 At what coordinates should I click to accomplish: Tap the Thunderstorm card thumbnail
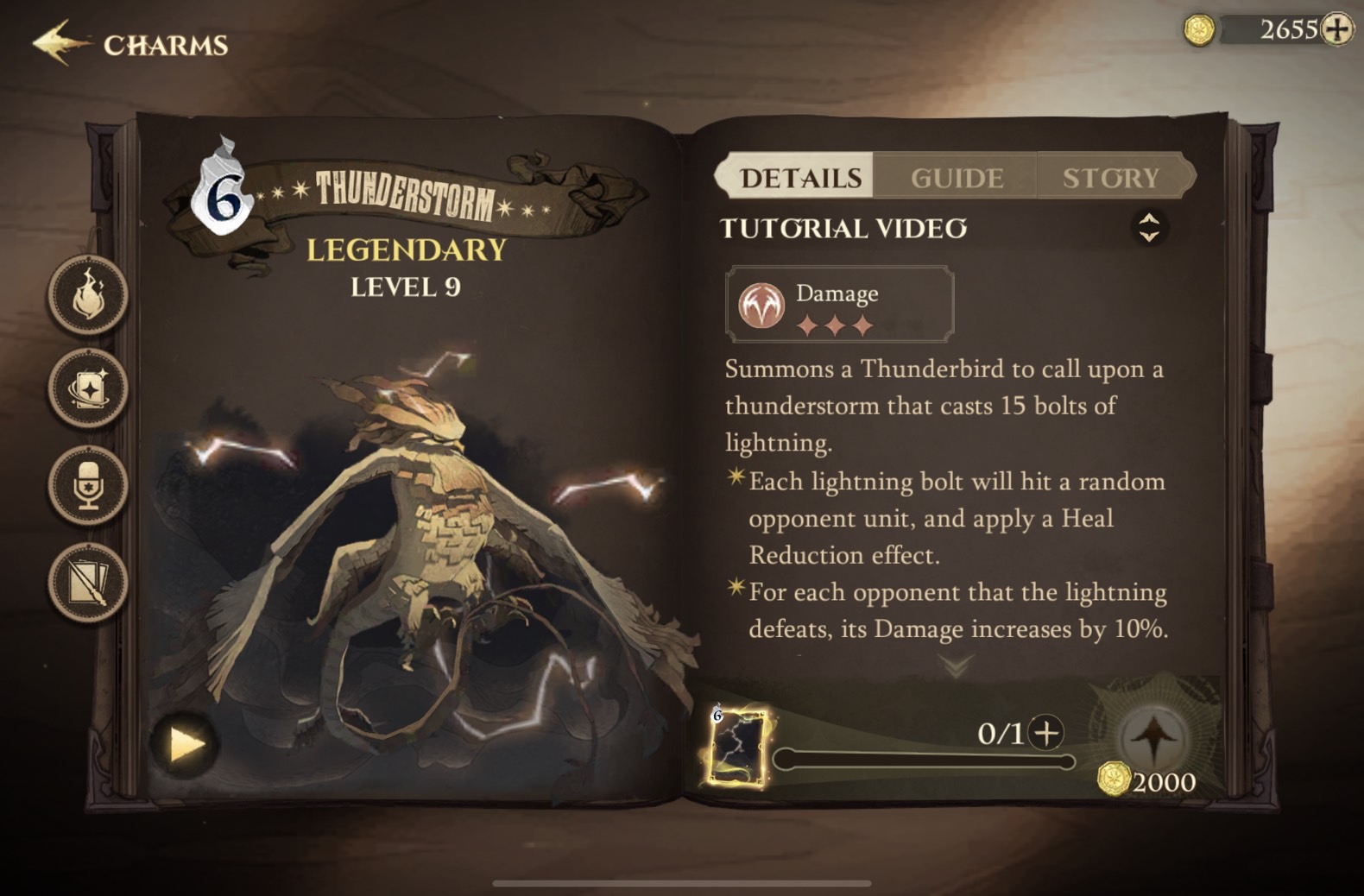coord(738,748)
